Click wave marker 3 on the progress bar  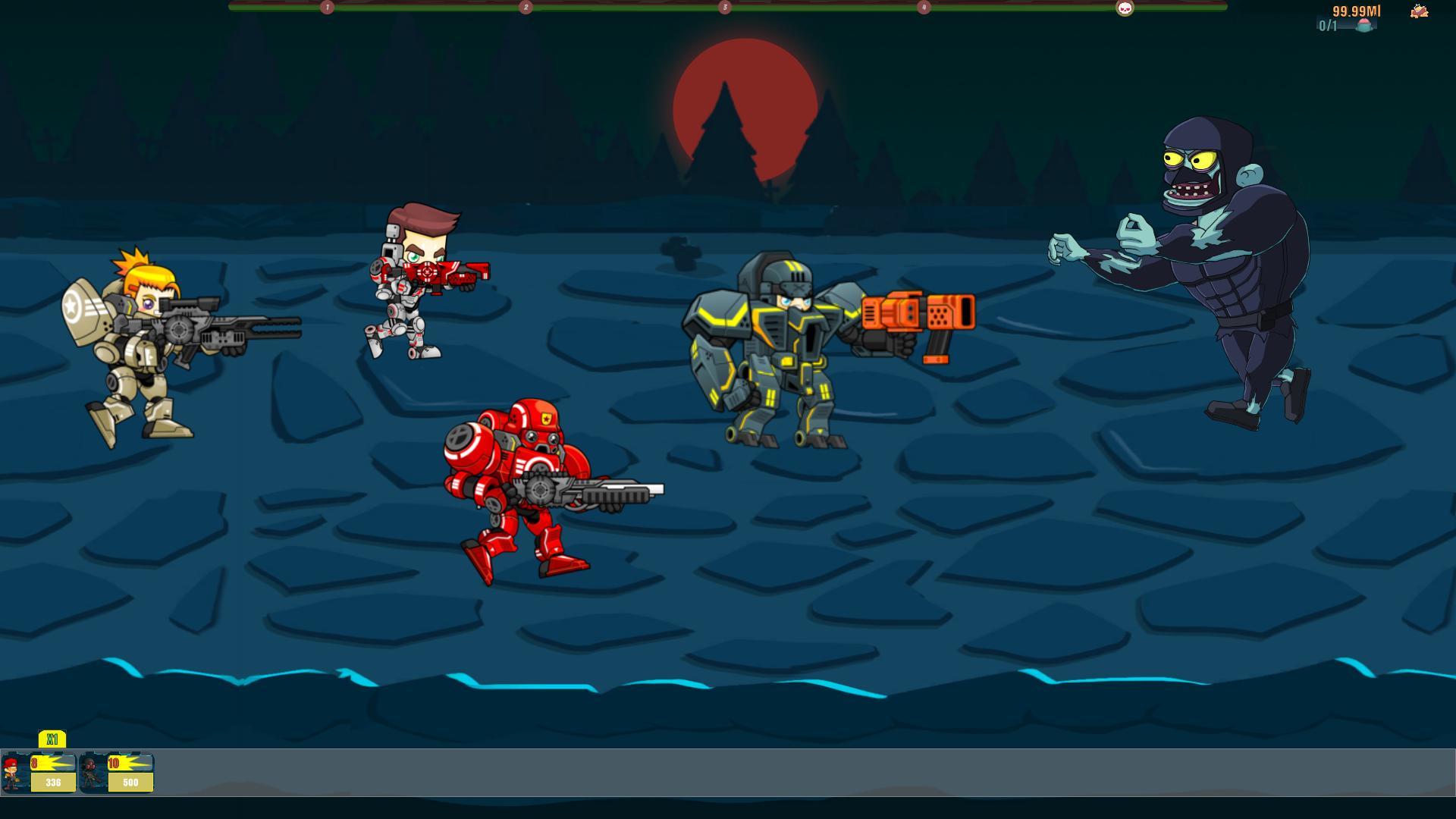click(724, 7)
